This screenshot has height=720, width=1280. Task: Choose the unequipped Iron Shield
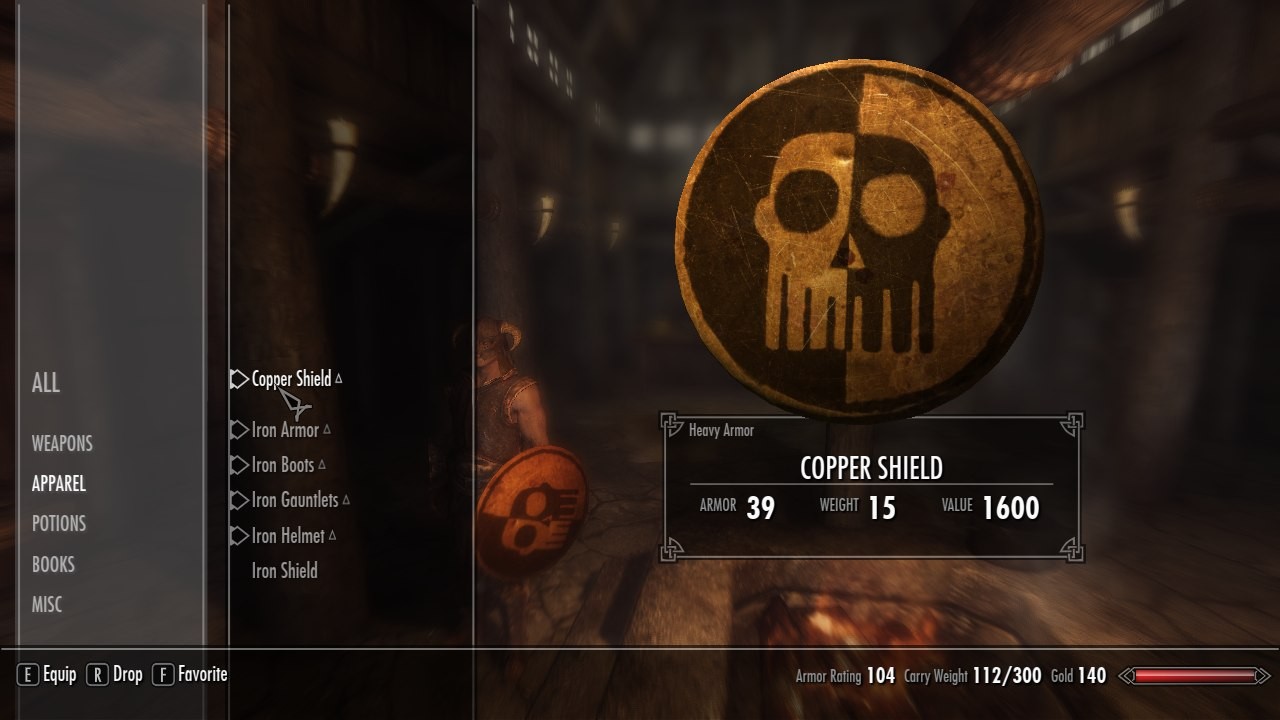285,571
